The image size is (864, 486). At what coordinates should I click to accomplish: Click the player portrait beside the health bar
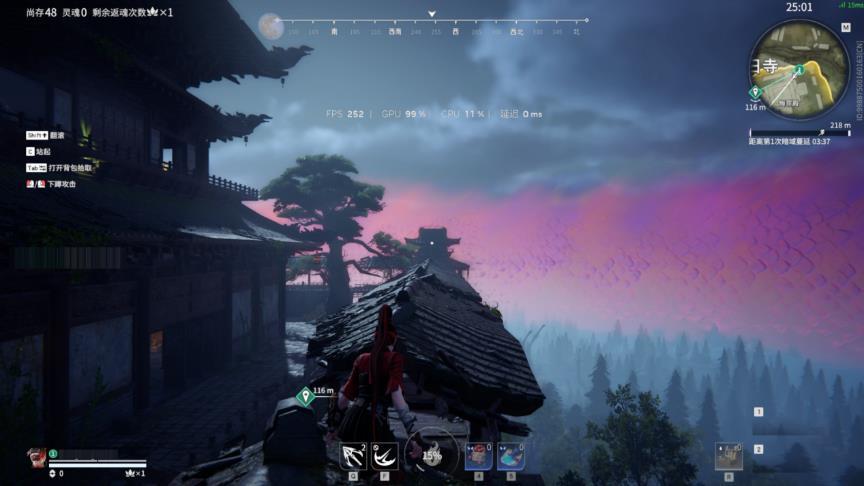pos(36,458)
